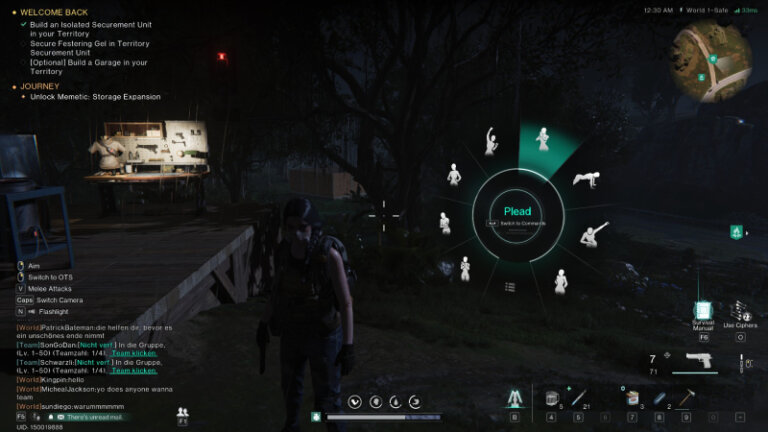Select the highlighted Plead emote
768x432 pixels.
tap(542, 140)
